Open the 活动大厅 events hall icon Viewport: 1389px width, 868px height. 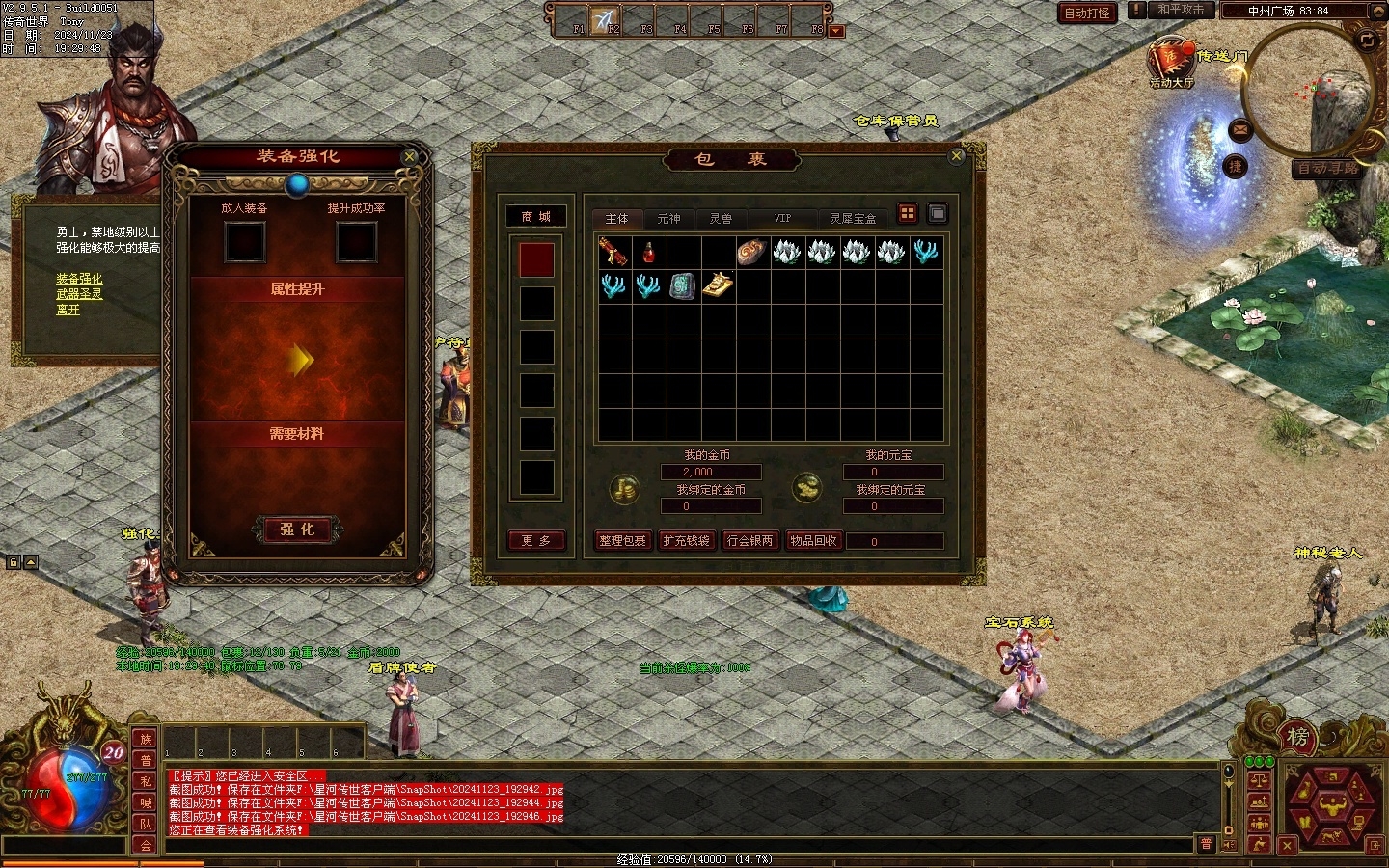click(1171, 63)
